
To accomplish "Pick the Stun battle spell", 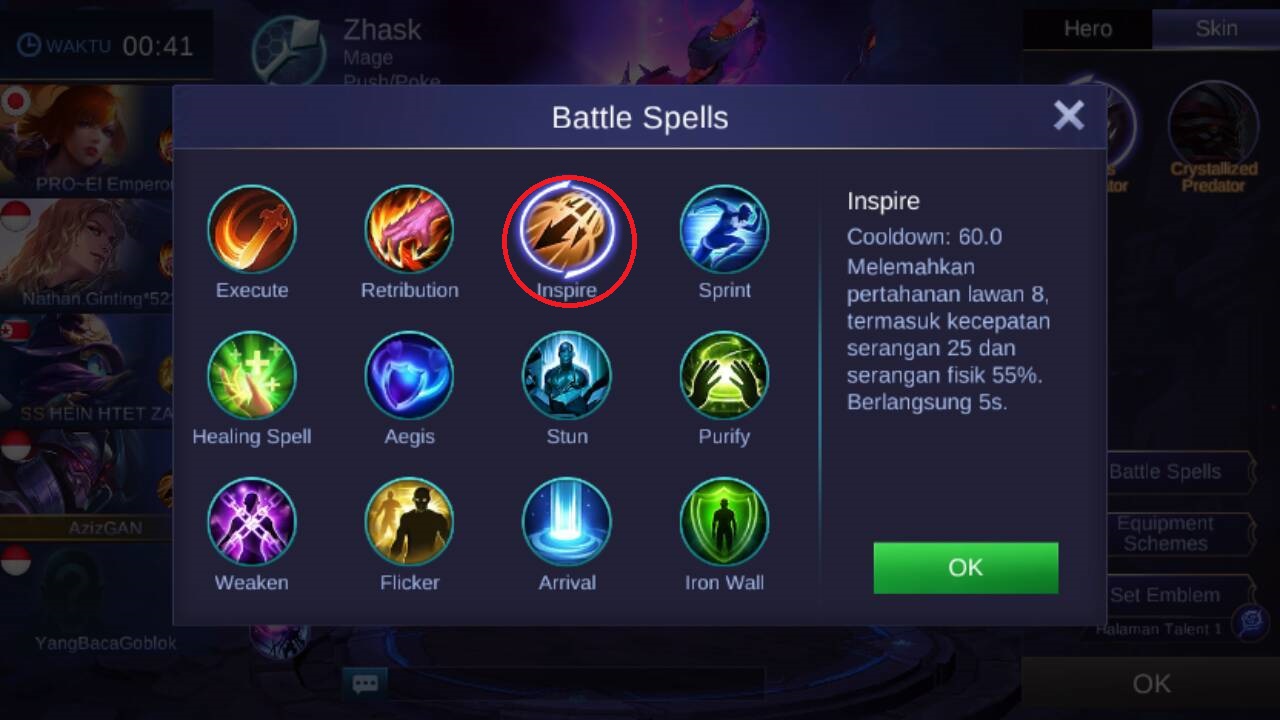I will [x=567, y=376].
